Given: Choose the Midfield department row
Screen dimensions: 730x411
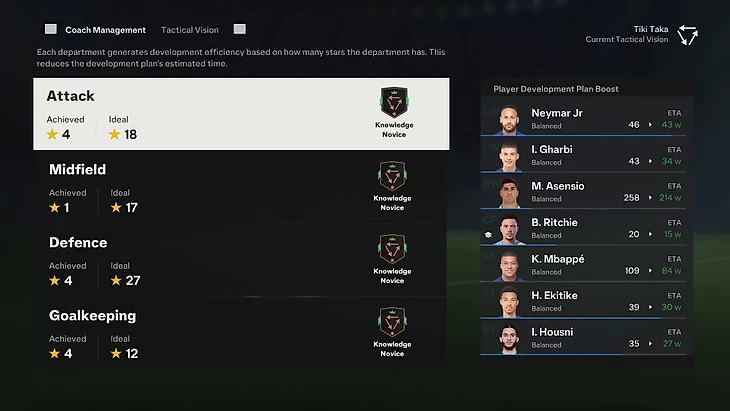Looking at the screenshot, I should pos(248,187).
